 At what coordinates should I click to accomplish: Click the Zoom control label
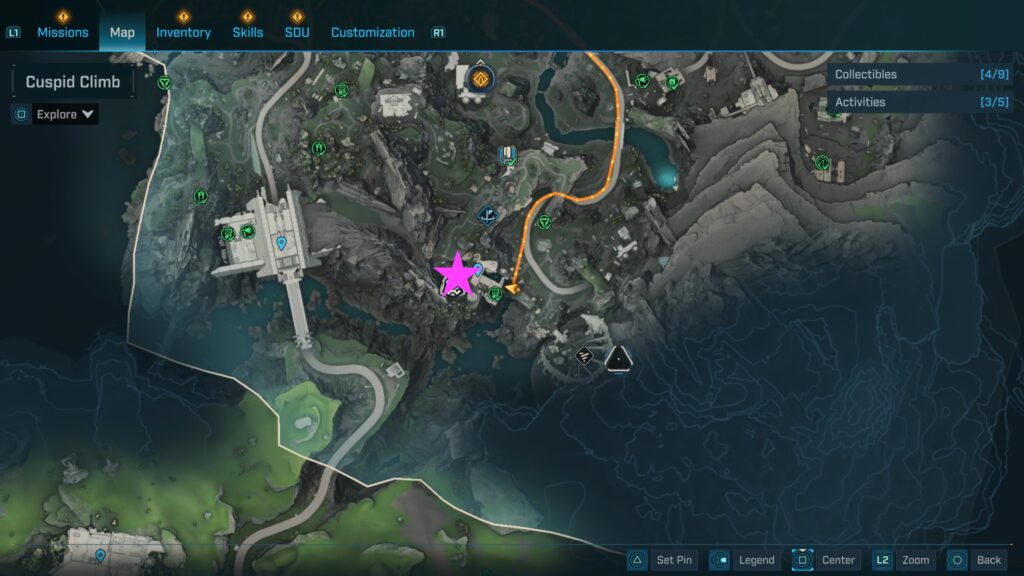tap(906, 560)
